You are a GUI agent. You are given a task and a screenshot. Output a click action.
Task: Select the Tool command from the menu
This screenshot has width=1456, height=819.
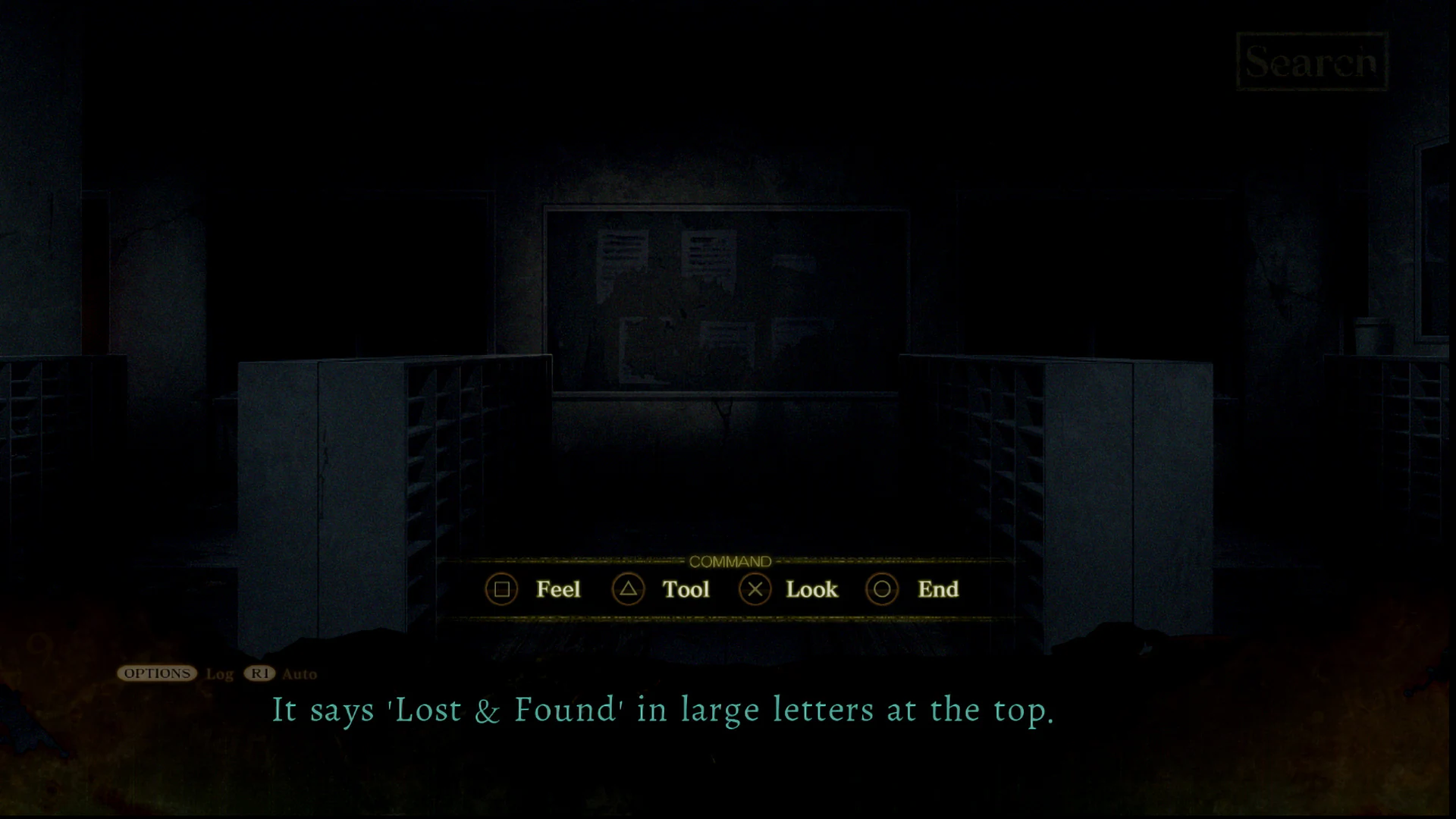click(685, 589)
